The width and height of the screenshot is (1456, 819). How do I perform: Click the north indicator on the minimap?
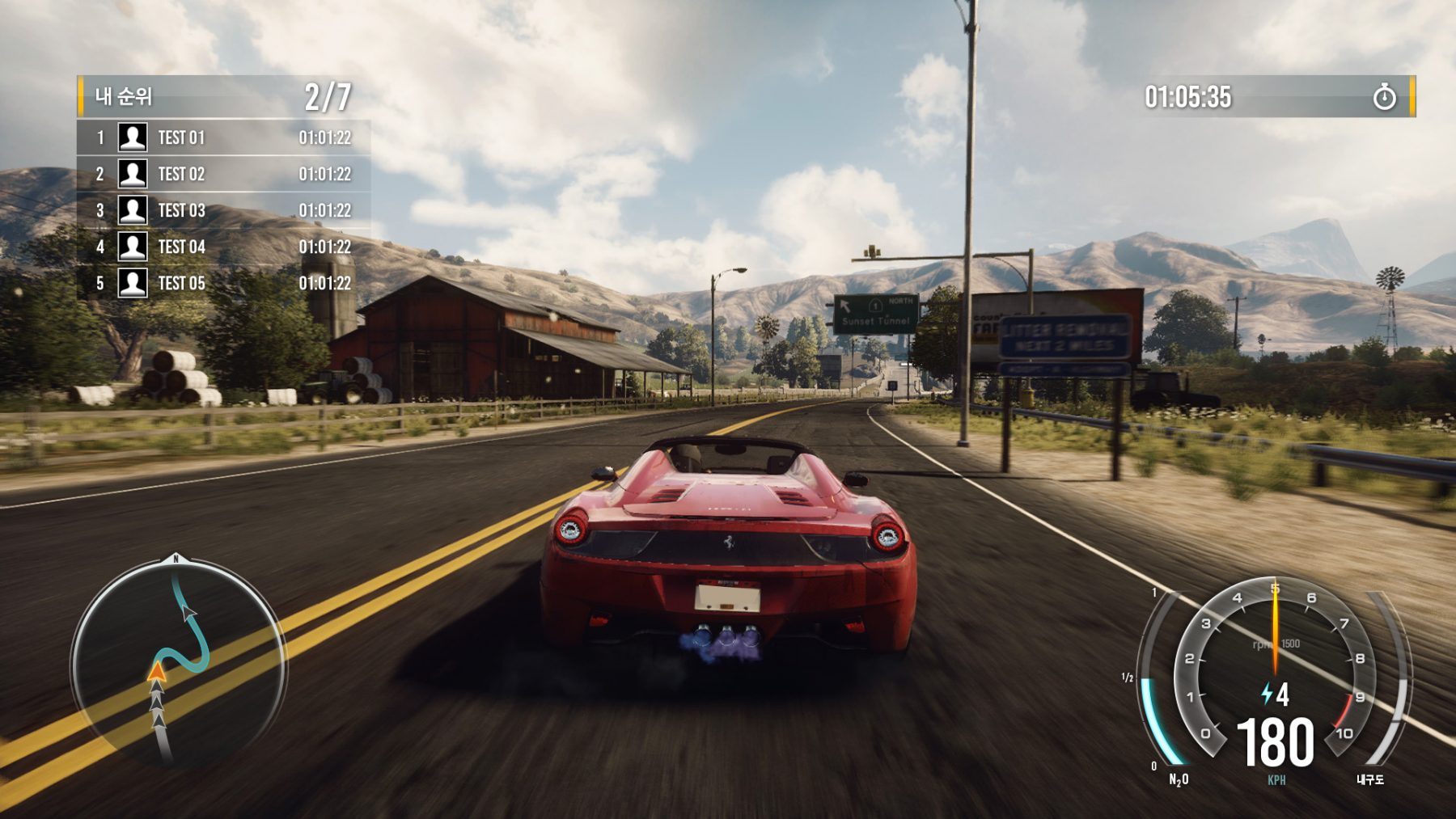(x=176, y=558)
